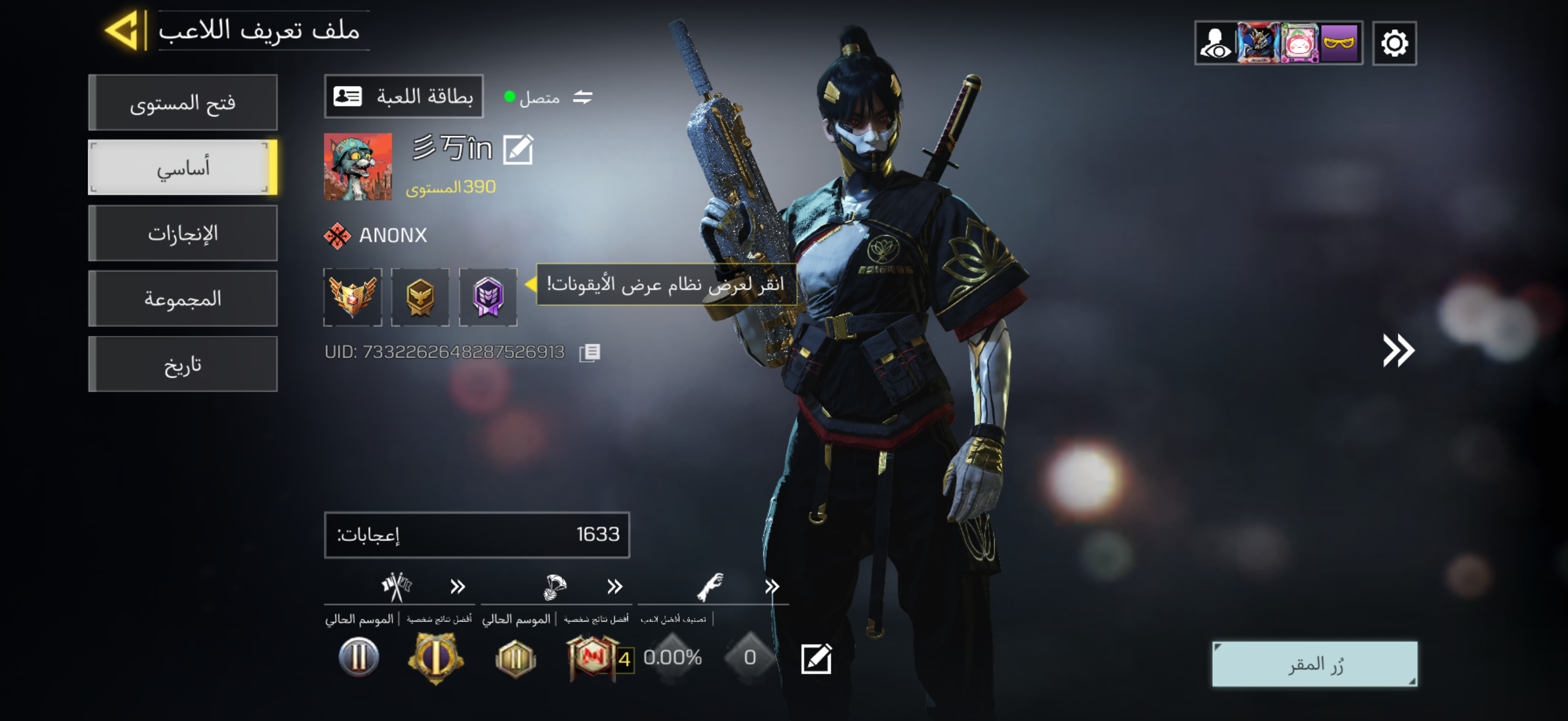Screen dimensions: 1568x721
Task: Open the فتح المستوى tab
Action: coord(183,103)
